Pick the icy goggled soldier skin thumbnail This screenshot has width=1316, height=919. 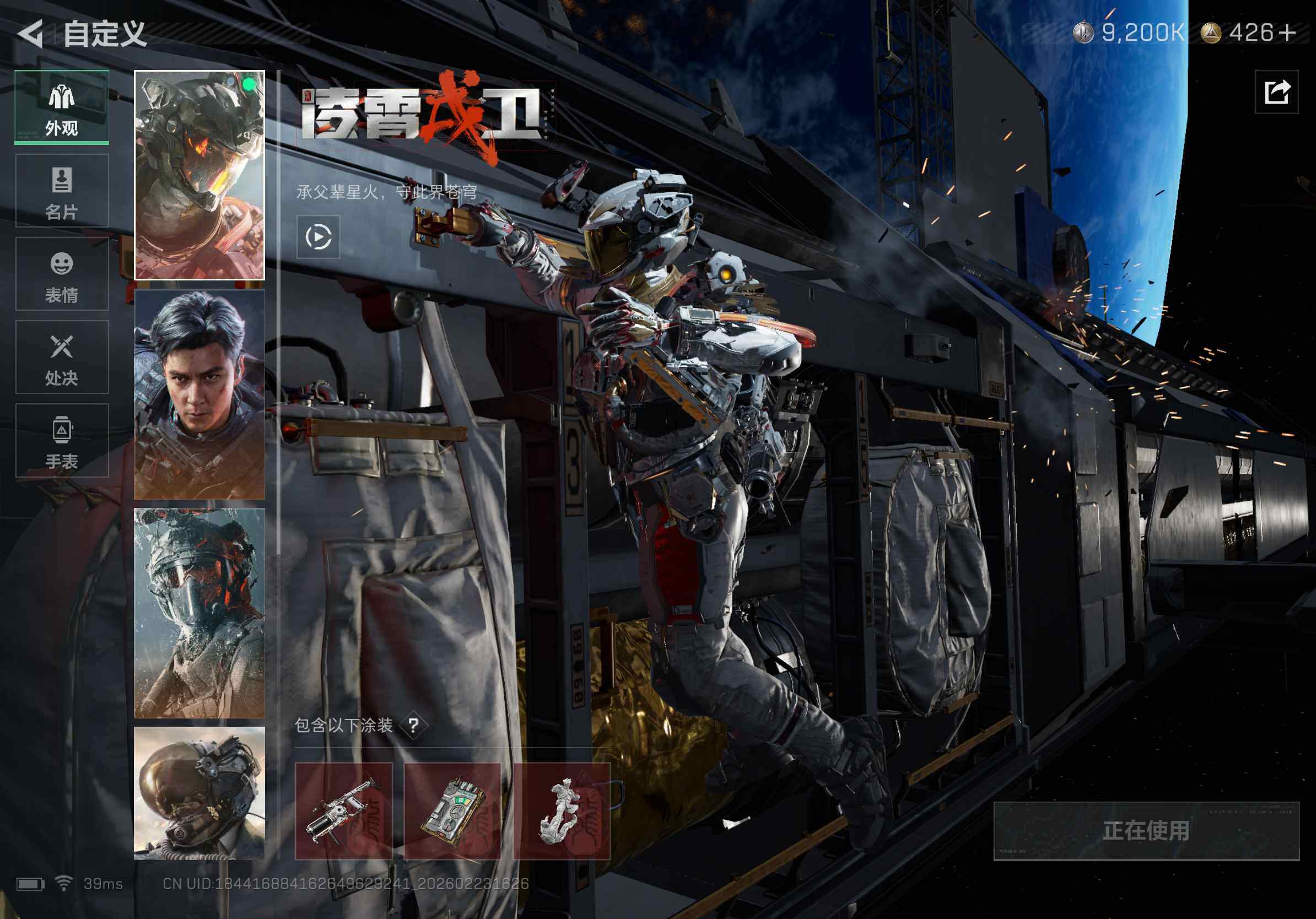(x=199, y=613)
